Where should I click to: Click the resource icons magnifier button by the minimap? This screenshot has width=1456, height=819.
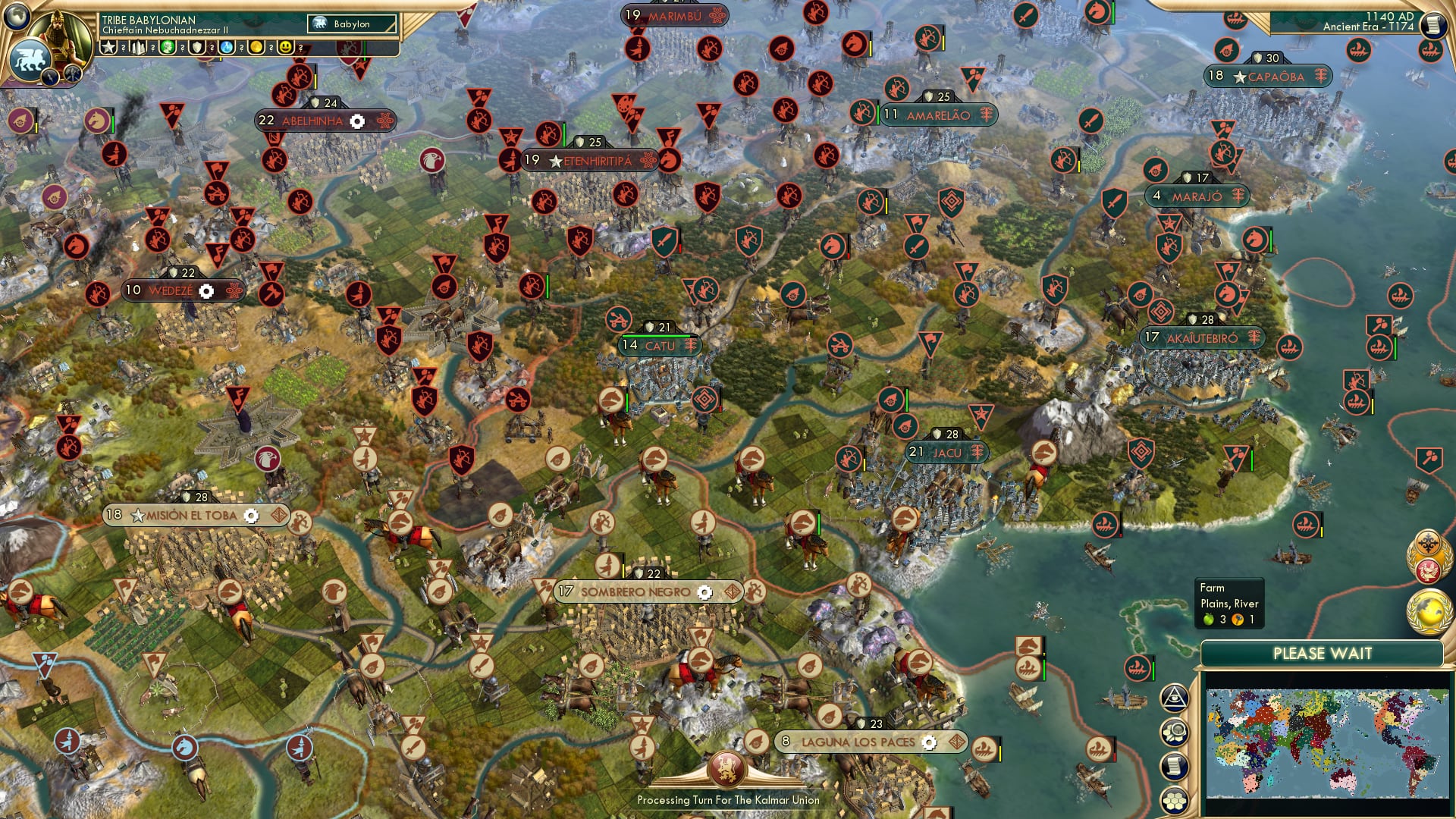point(1174,730)
